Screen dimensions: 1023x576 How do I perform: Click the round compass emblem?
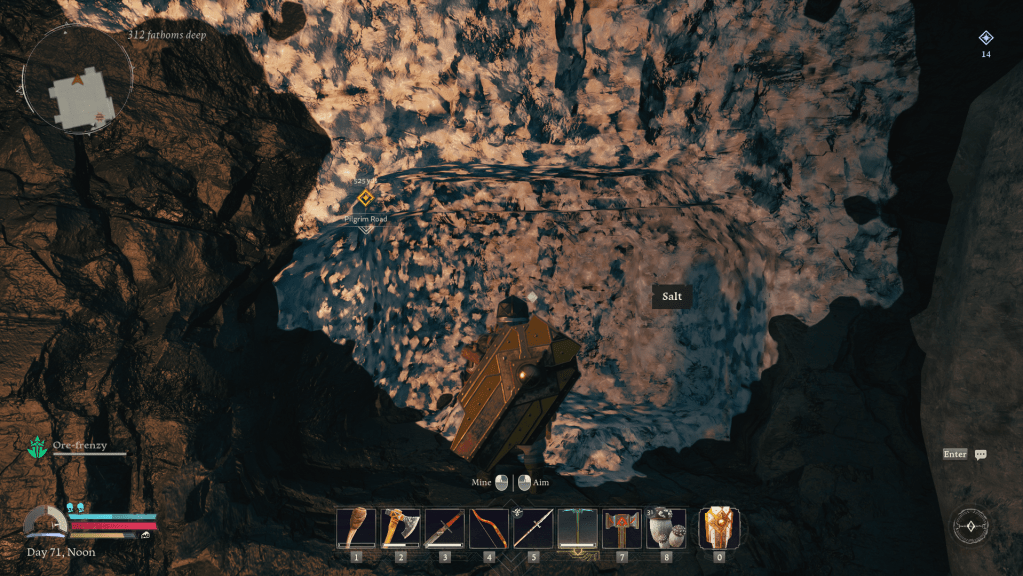pos(970,525)
